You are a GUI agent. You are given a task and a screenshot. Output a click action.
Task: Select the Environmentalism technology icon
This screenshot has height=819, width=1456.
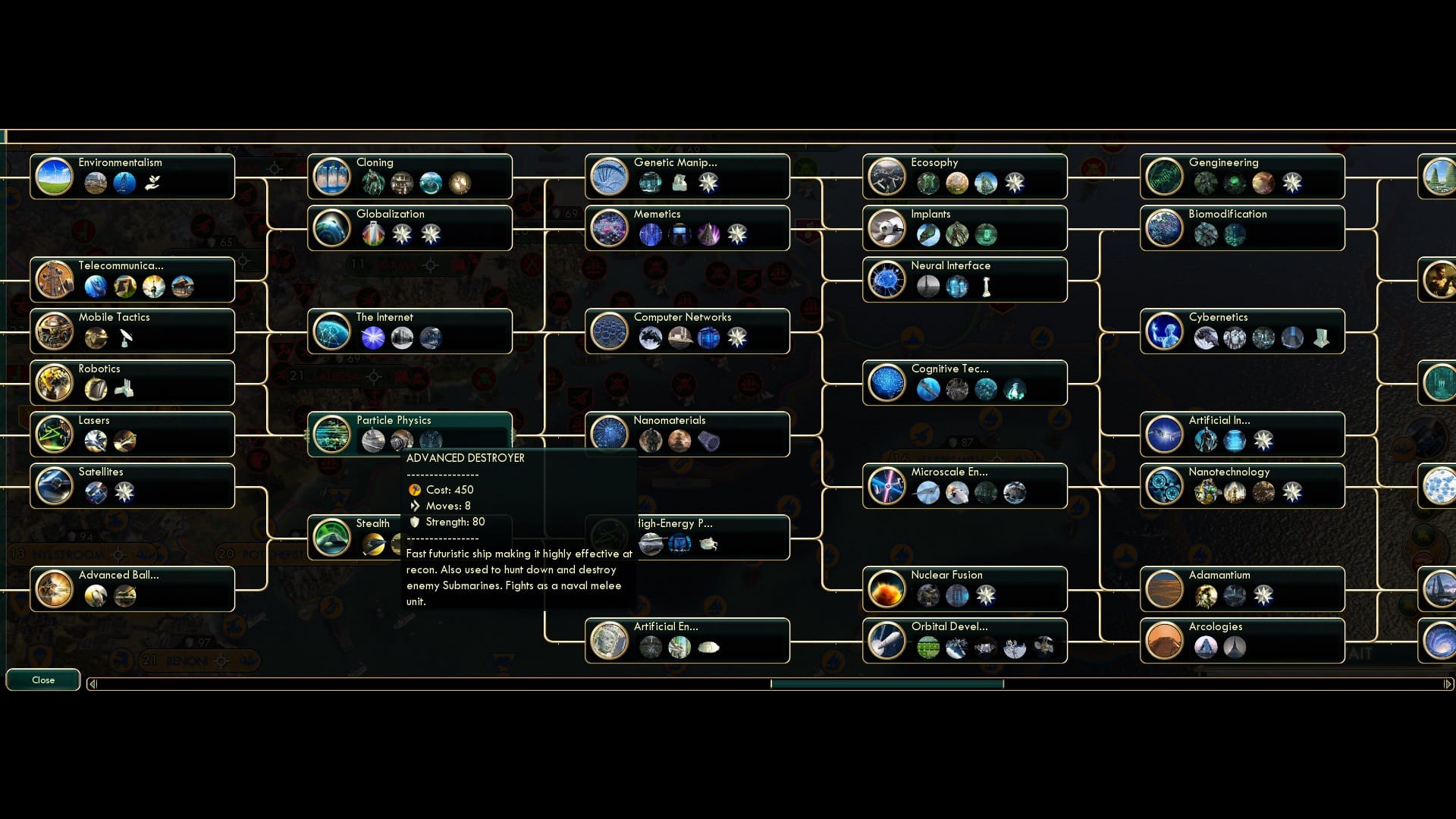(x=53, y=176)
